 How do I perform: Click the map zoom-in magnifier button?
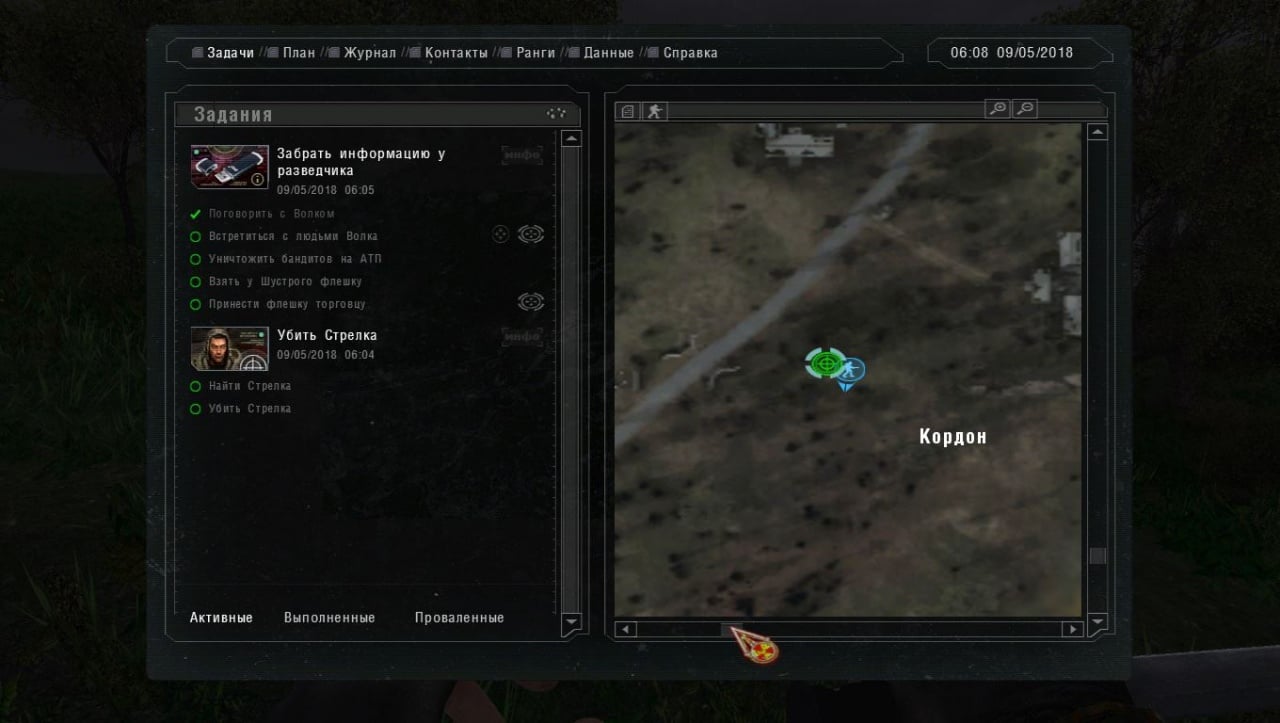(x=997, y=109)
